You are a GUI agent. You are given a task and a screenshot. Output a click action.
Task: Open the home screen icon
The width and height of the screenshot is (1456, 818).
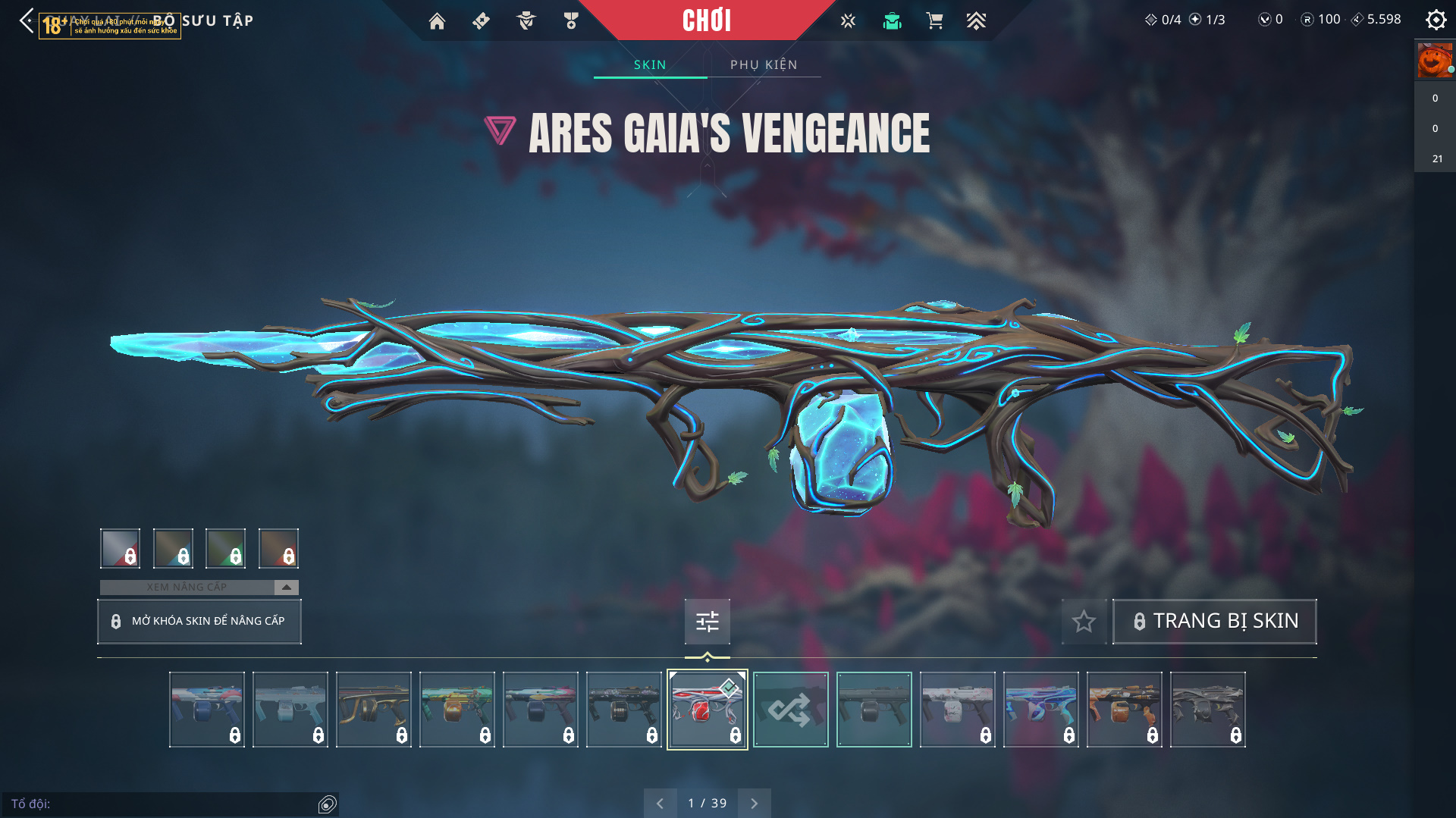tap(437, 21)
